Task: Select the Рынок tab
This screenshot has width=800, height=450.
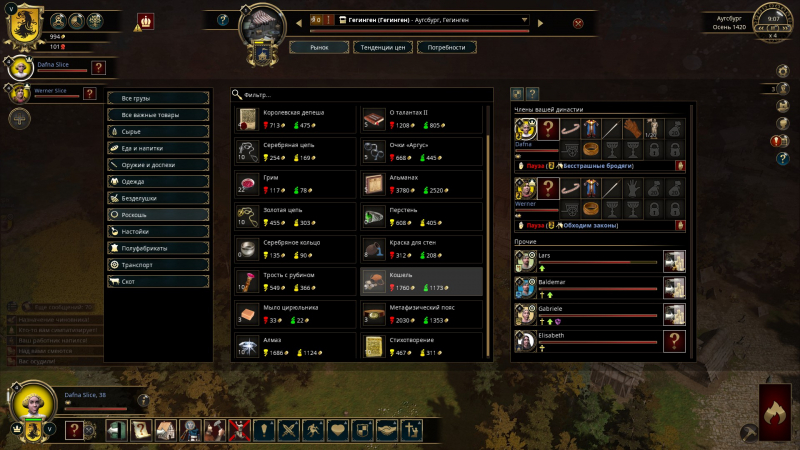Action: pyautogui.click(x=319, y=47)
